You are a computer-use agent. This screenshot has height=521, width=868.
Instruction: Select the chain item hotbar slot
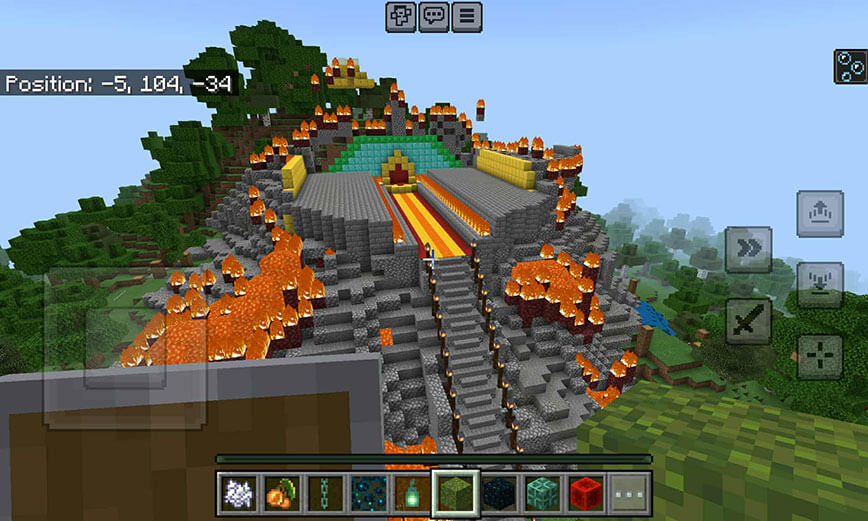point(324,493)
